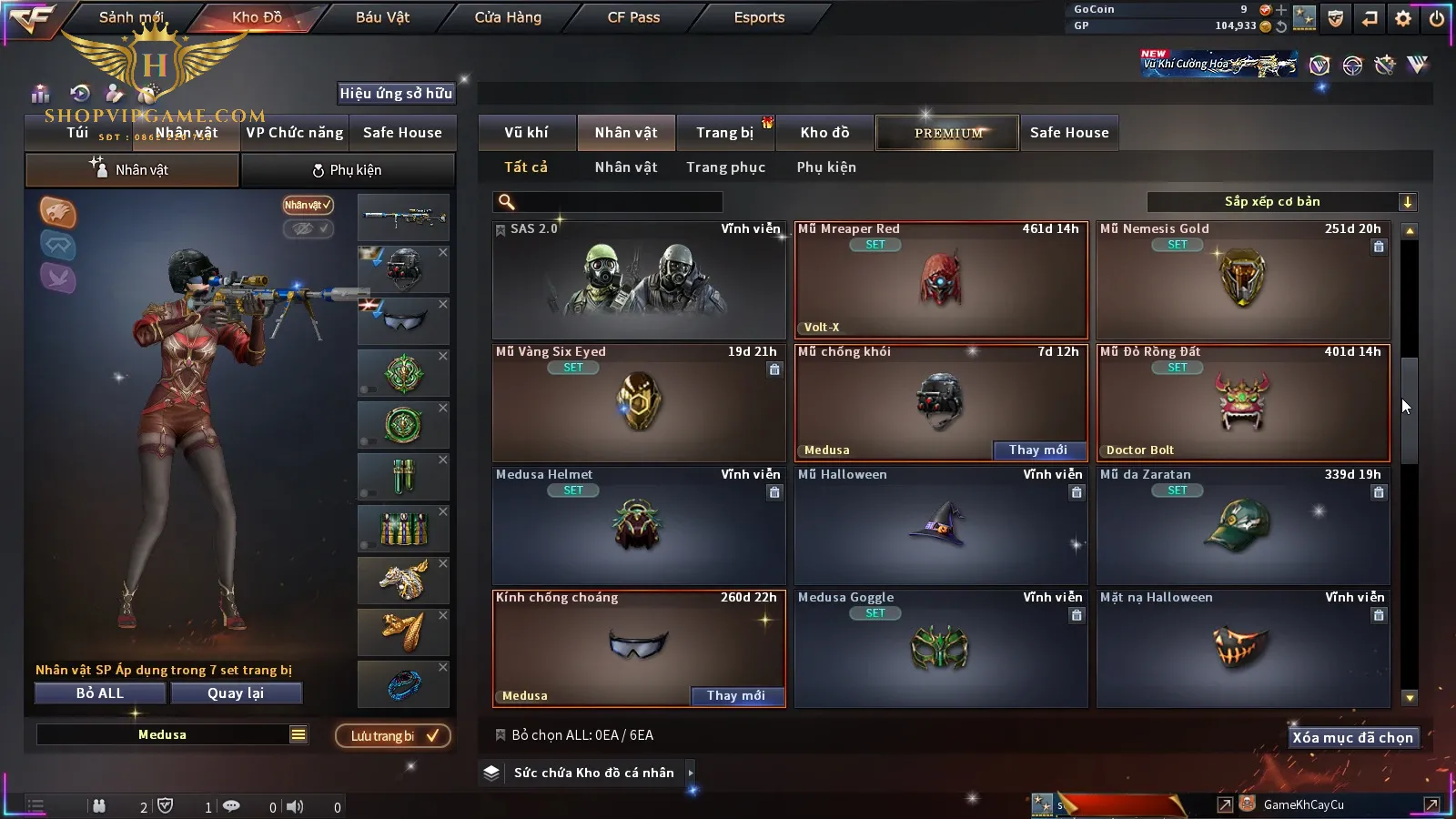1456x819 pixels.
Task: Select the Medusa Goggle item
Action: pyautogui.click(x=940, y=648)
